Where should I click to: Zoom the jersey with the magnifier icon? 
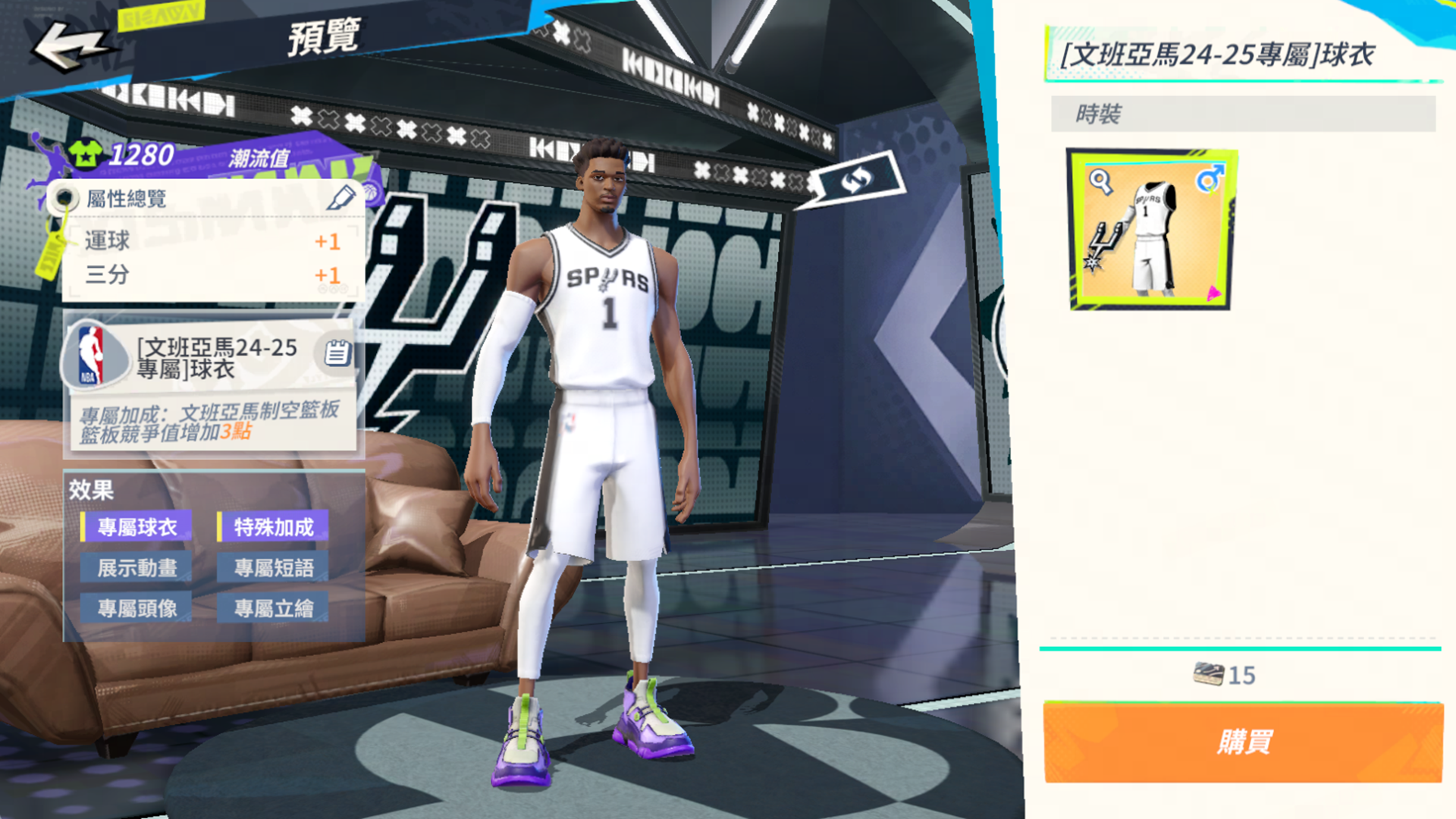1100,181
